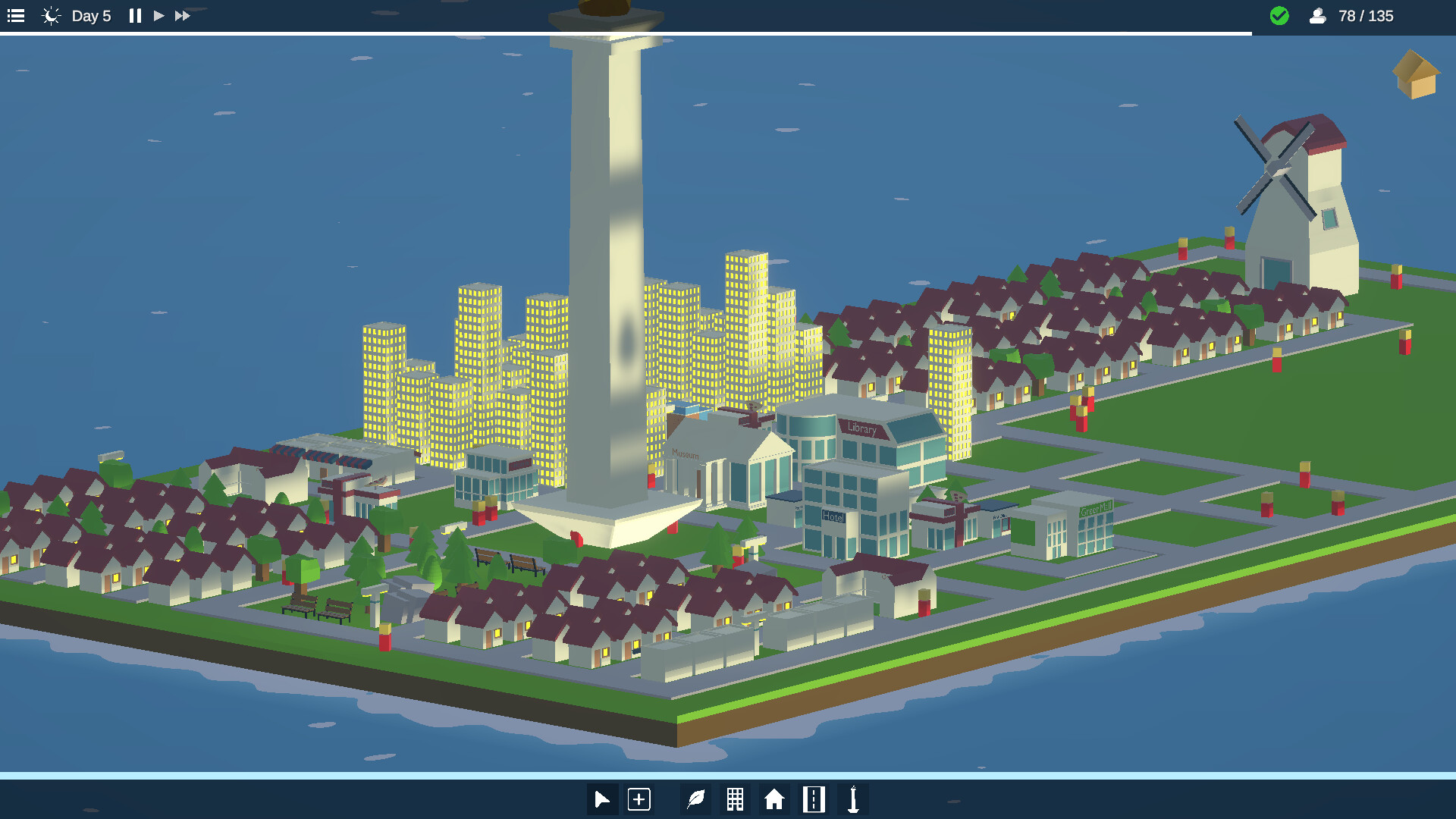Select the residential house tool

point(774,799)
